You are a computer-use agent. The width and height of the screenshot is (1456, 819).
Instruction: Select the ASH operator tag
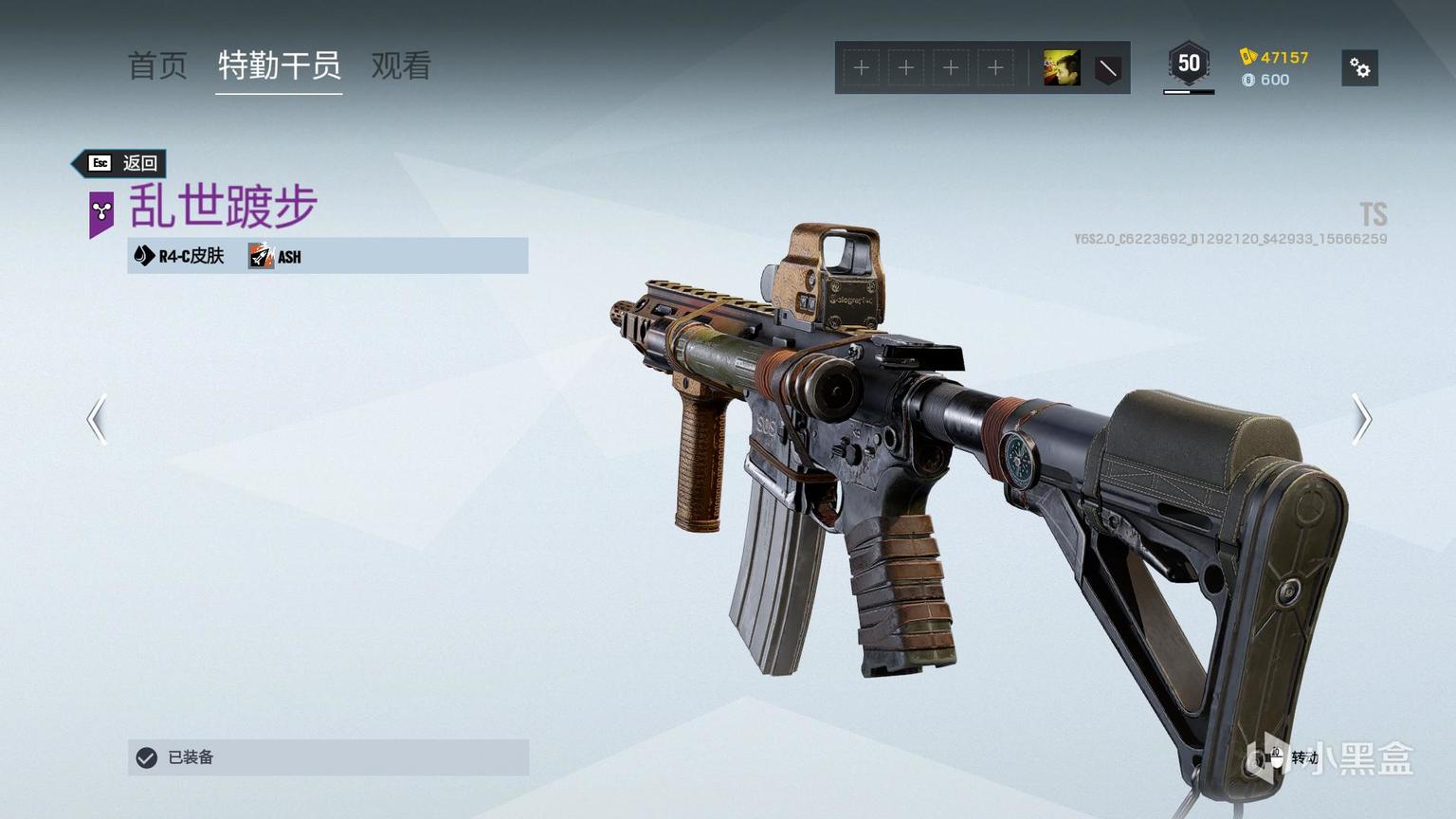click(276, 256)
